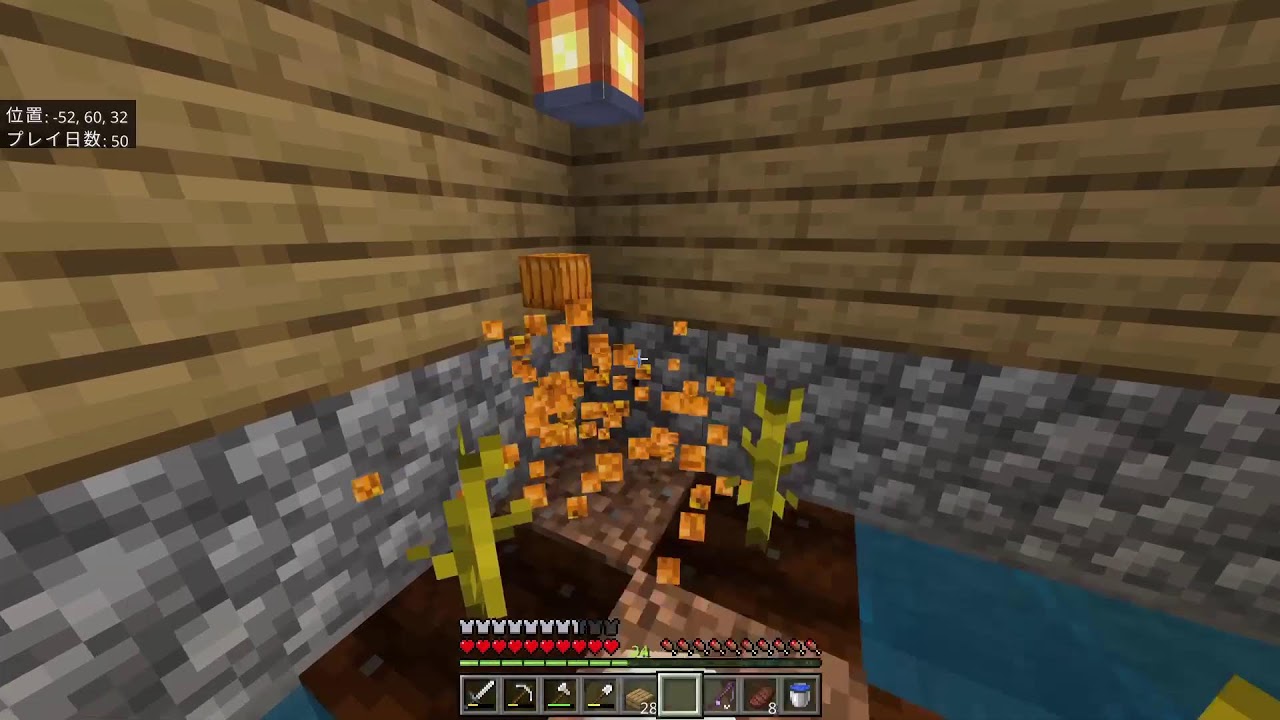The image size is (1280, 720).
Task: Select the pickaxe in the hotbar
Action: coord(519,694)
